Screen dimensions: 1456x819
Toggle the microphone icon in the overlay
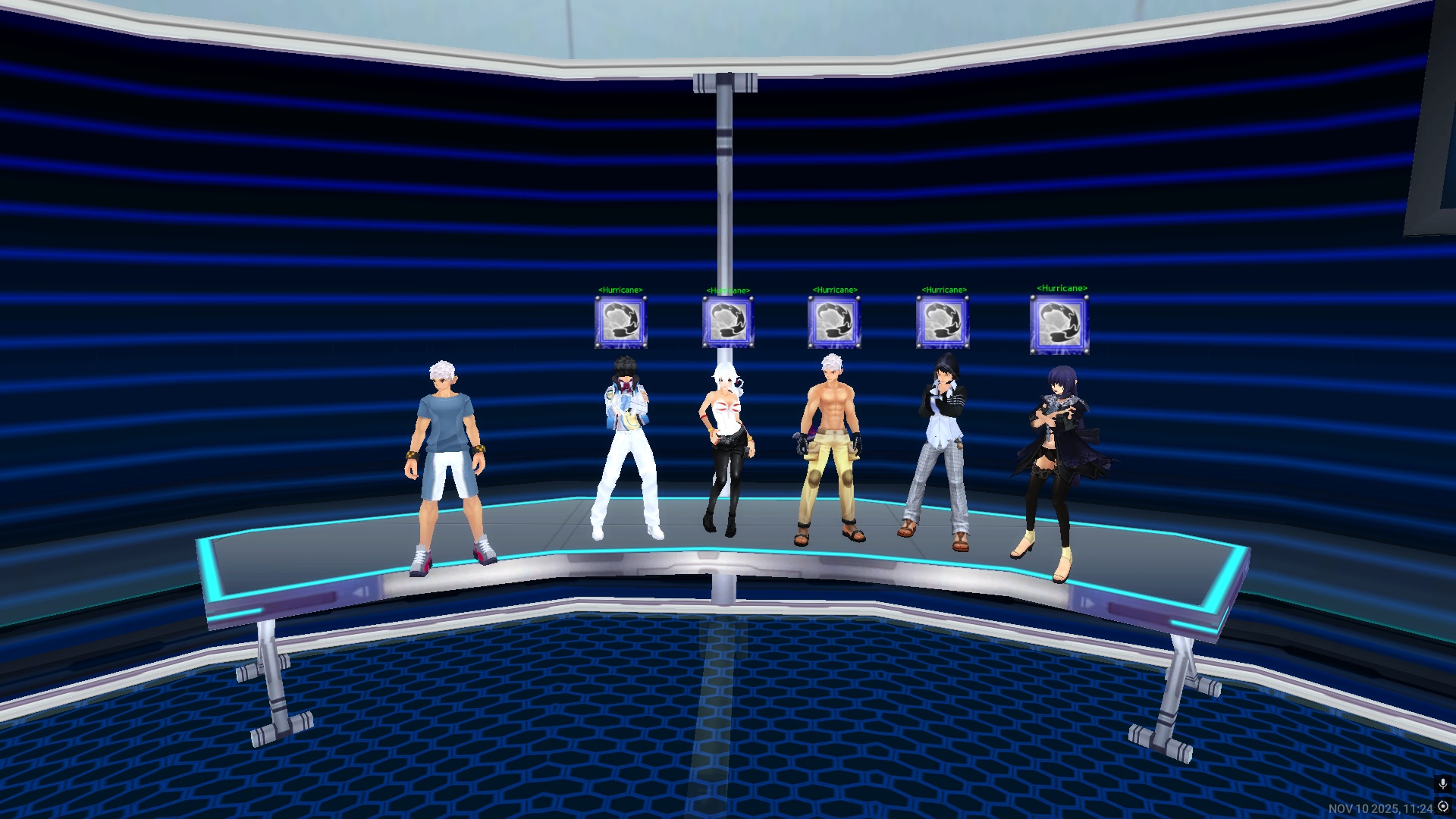tap(1442, 784)
